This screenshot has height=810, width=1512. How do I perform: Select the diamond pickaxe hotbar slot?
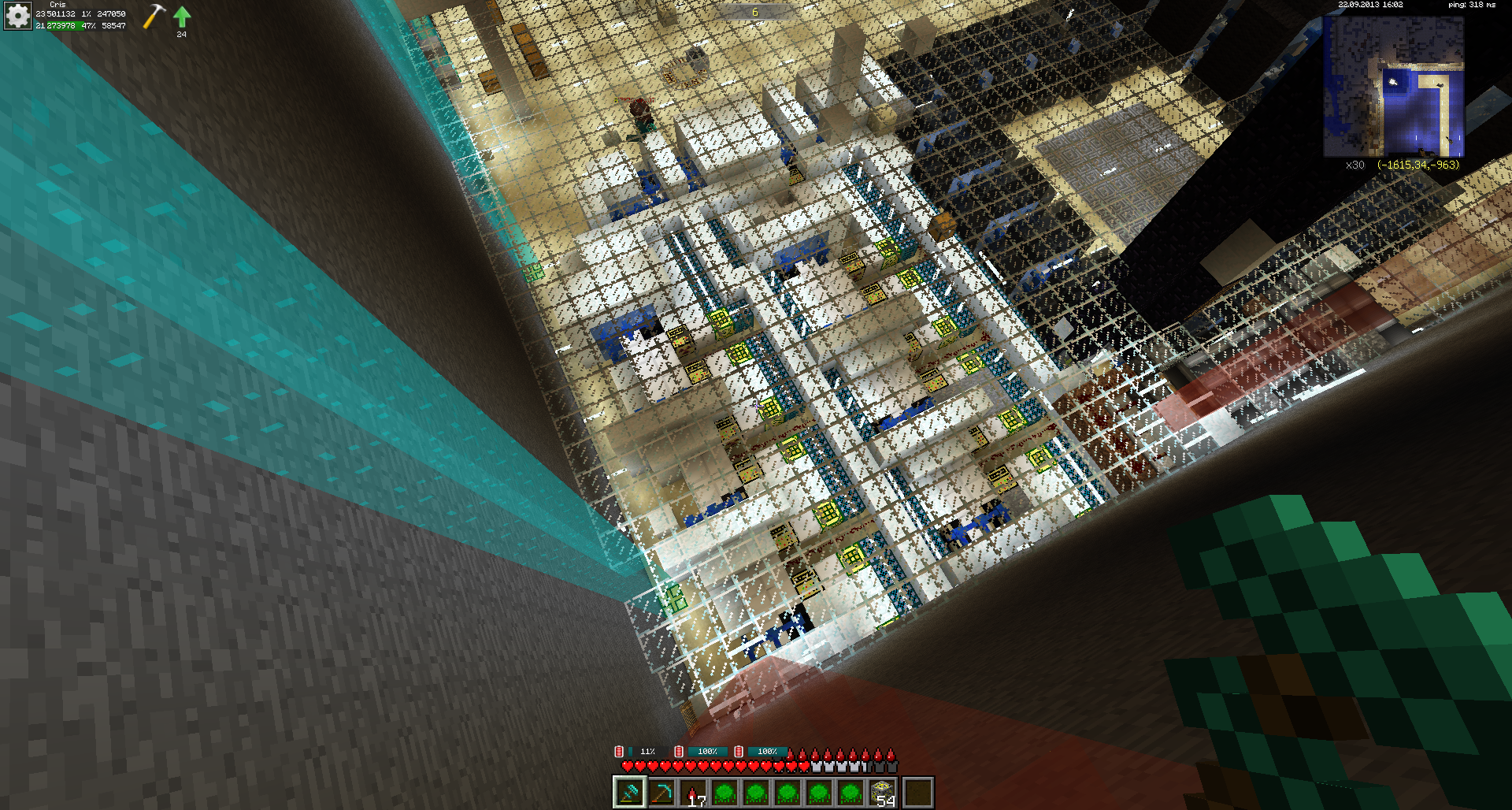coord(661,793)
